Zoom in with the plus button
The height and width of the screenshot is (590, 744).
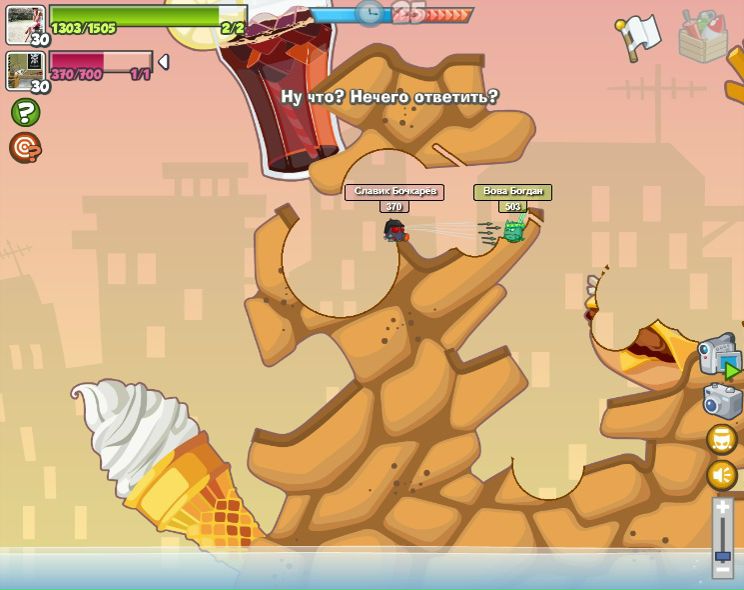pyautogui.click(x=723, y=507)
